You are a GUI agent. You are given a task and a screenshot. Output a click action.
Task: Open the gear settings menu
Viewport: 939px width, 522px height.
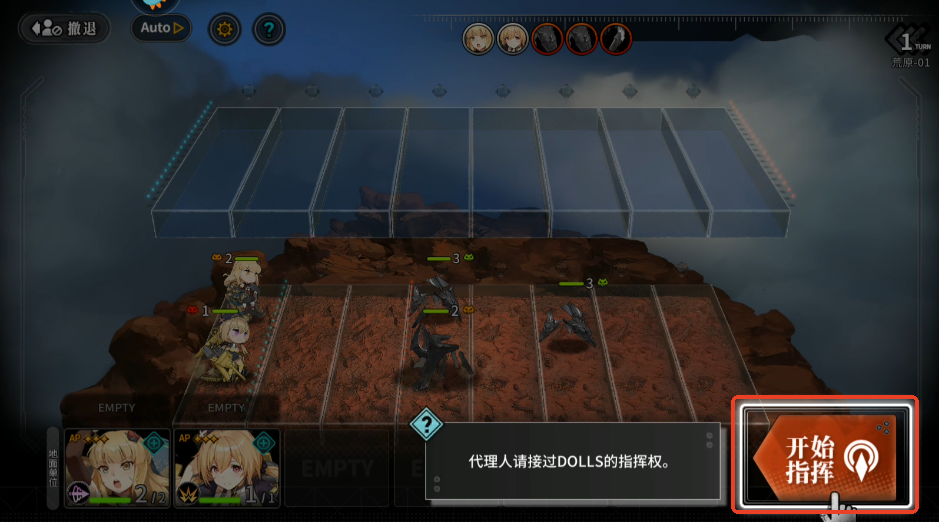point(224,29)
